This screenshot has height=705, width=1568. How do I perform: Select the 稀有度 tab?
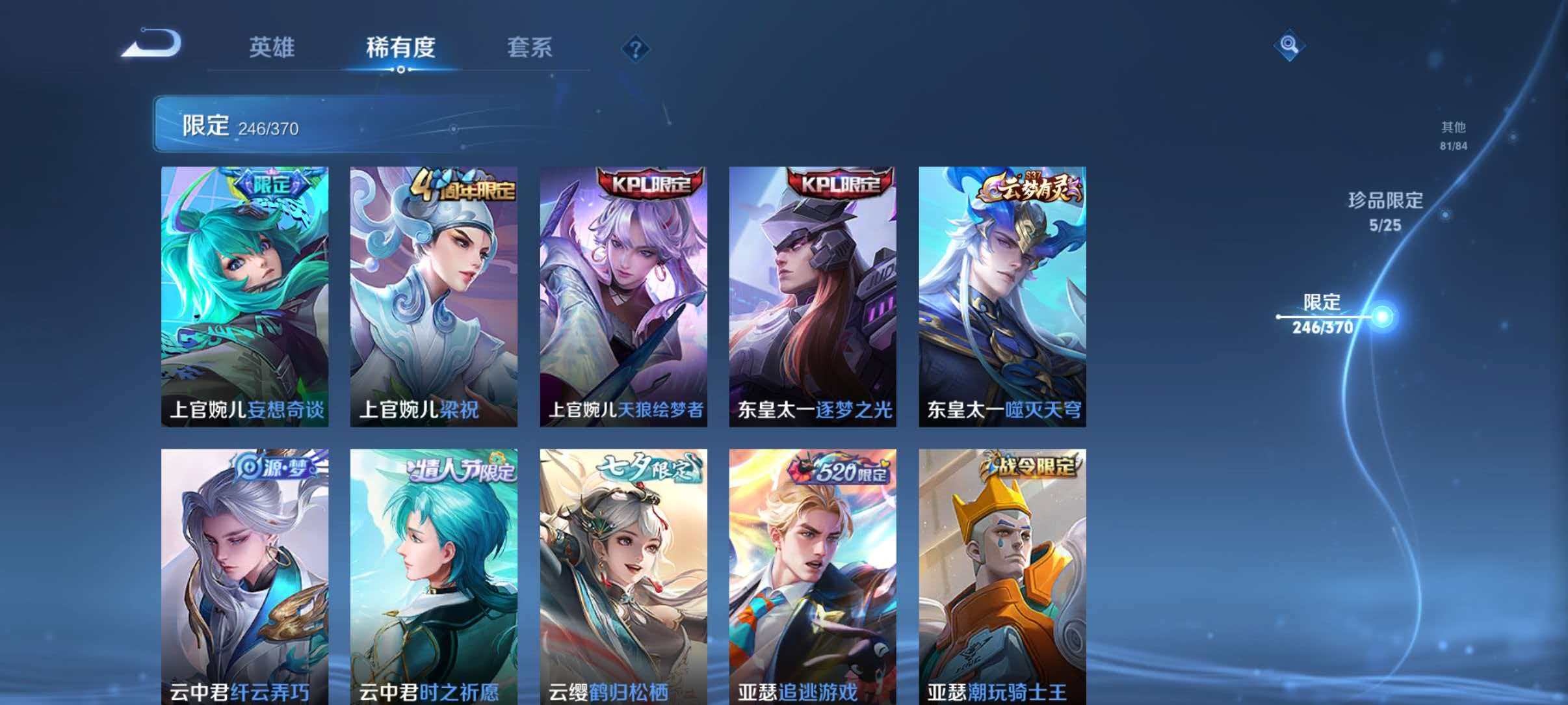coord(400,48)
